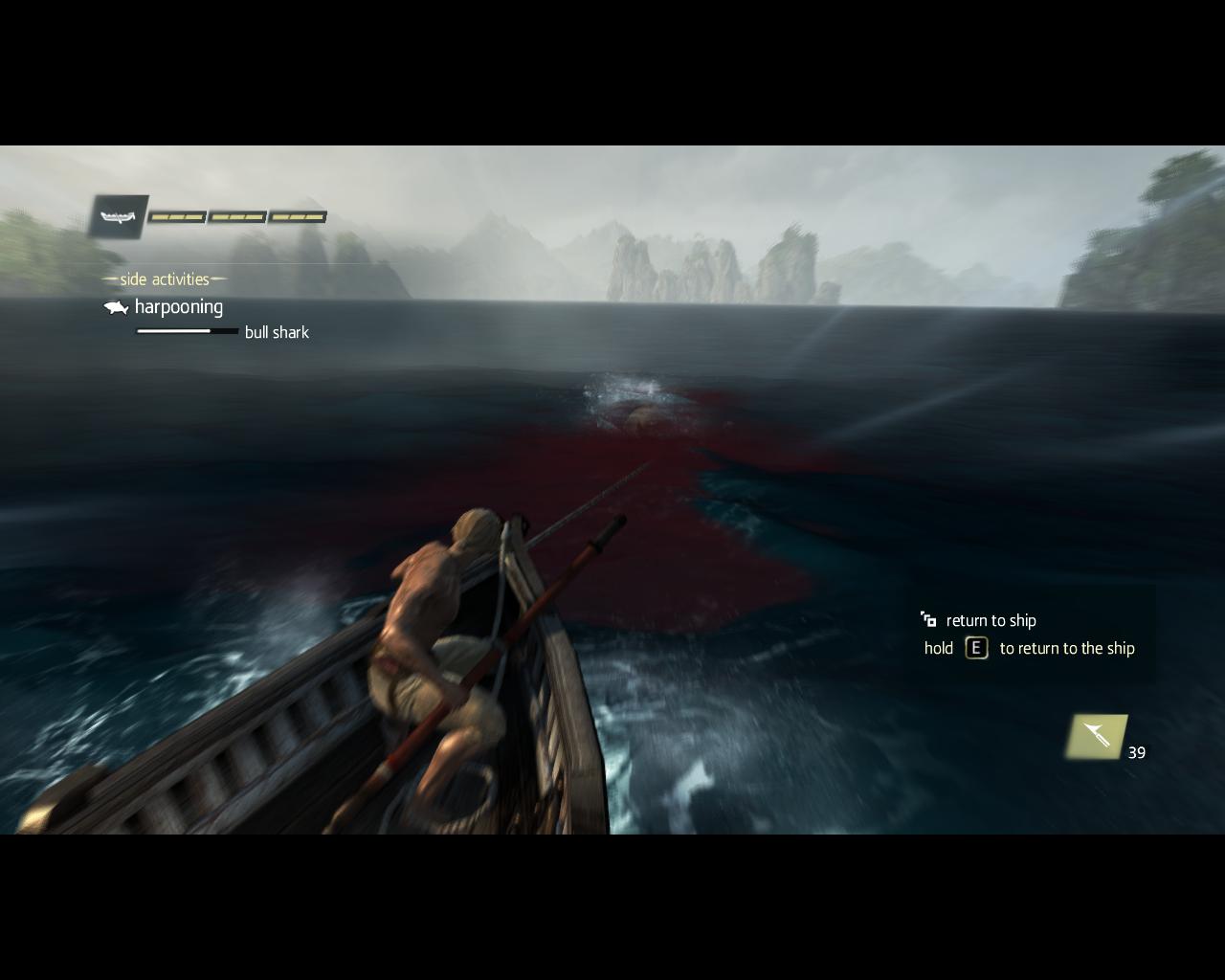Select the harpoon weapon icon
Viewport: 1225px width, 980px height.
(x=1097, y=736)
